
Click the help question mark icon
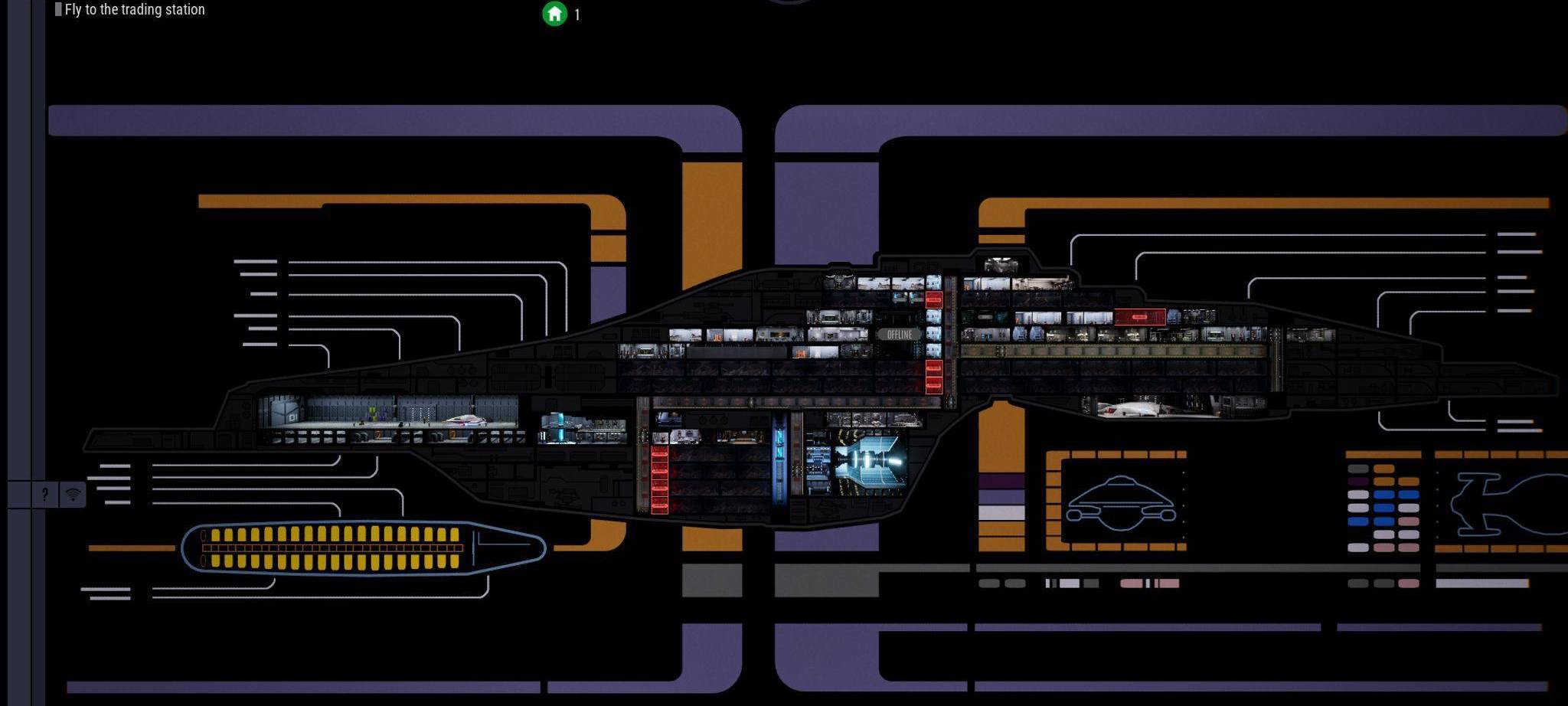click(44, 495)
